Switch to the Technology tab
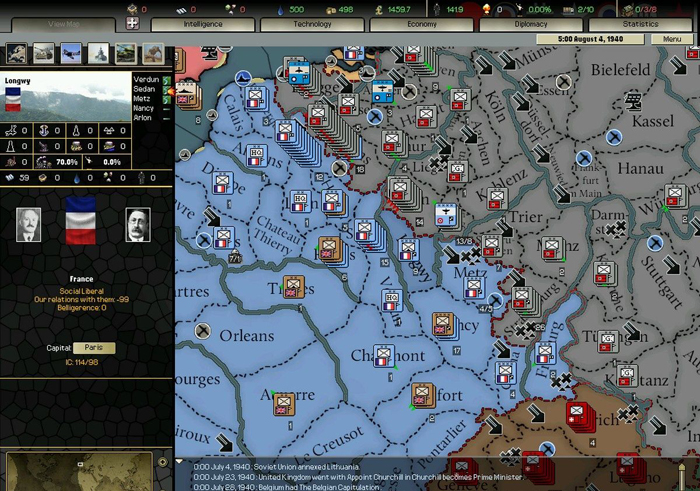The width and height of the screenshot is (700, 491). [311, 23]
